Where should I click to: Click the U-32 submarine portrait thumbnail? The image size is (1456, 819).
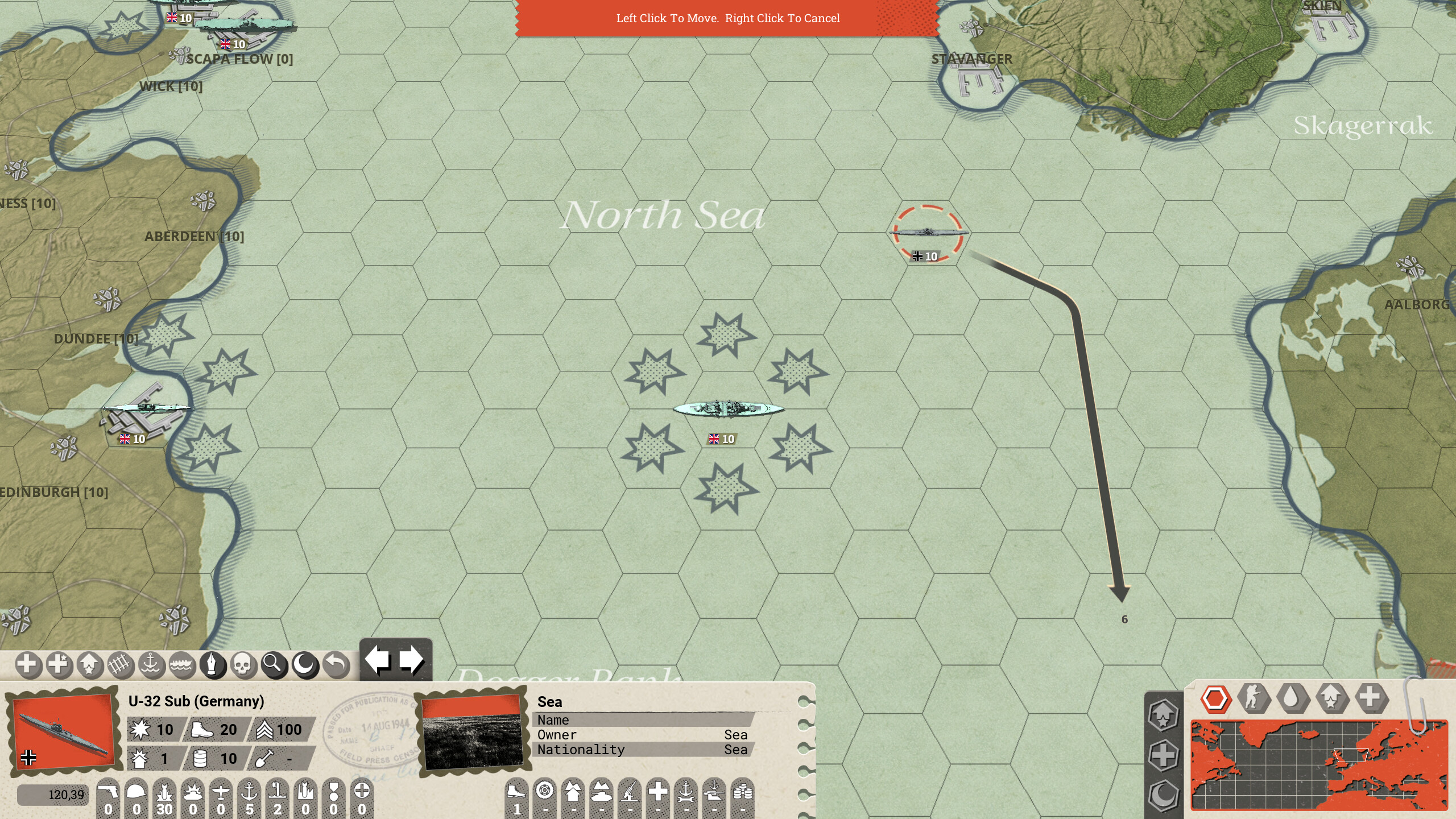[x=61, y=731]
